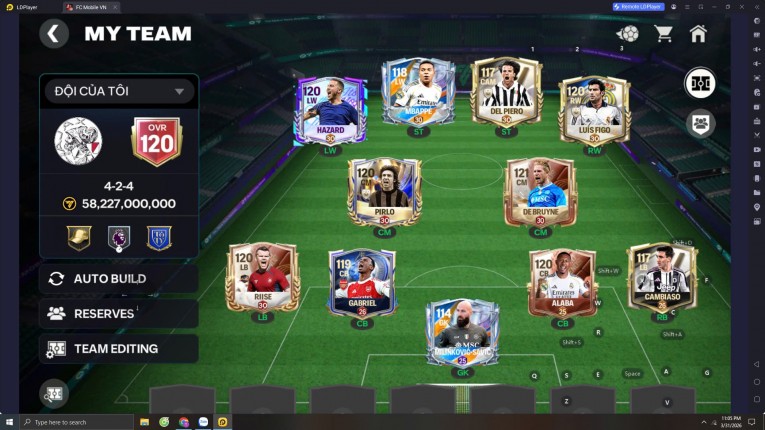Choose the Cambiaso right-back card

coord(661,276)
